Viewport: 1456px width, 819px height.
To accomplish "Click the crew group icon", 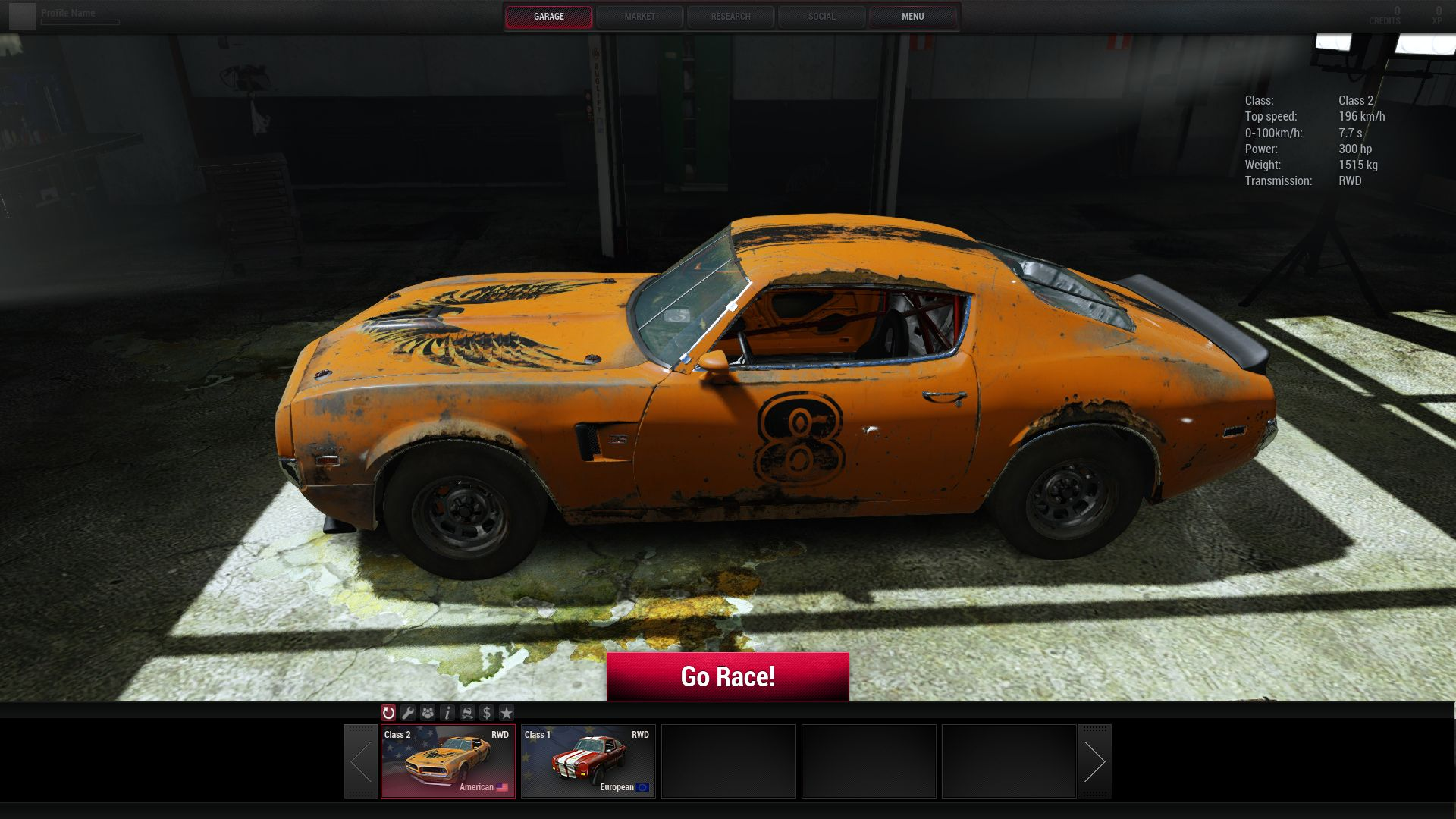I will (428, 713).
